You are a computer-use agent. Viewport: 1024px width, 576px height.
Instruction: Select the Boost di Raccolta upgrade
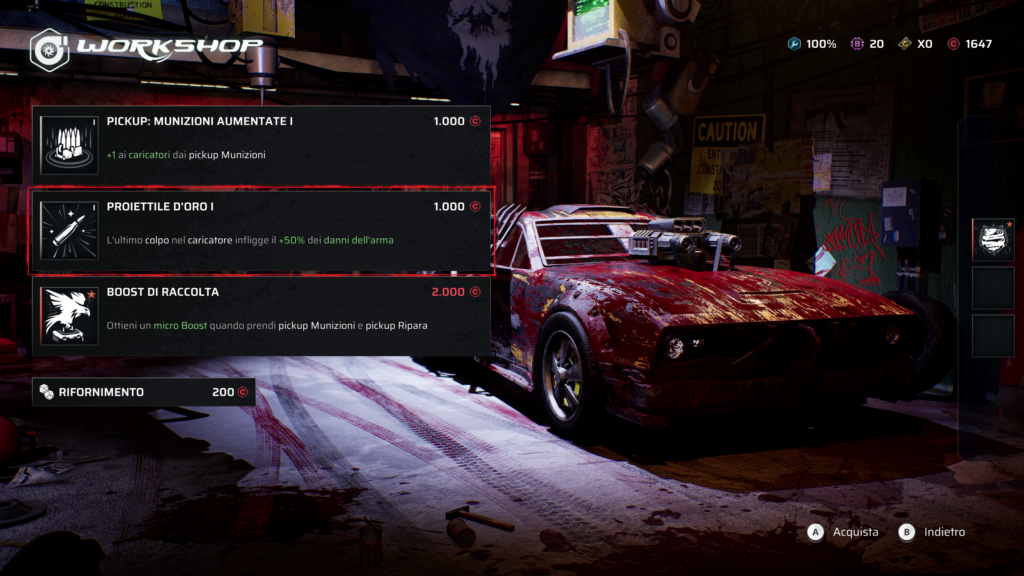click(261, 316)
